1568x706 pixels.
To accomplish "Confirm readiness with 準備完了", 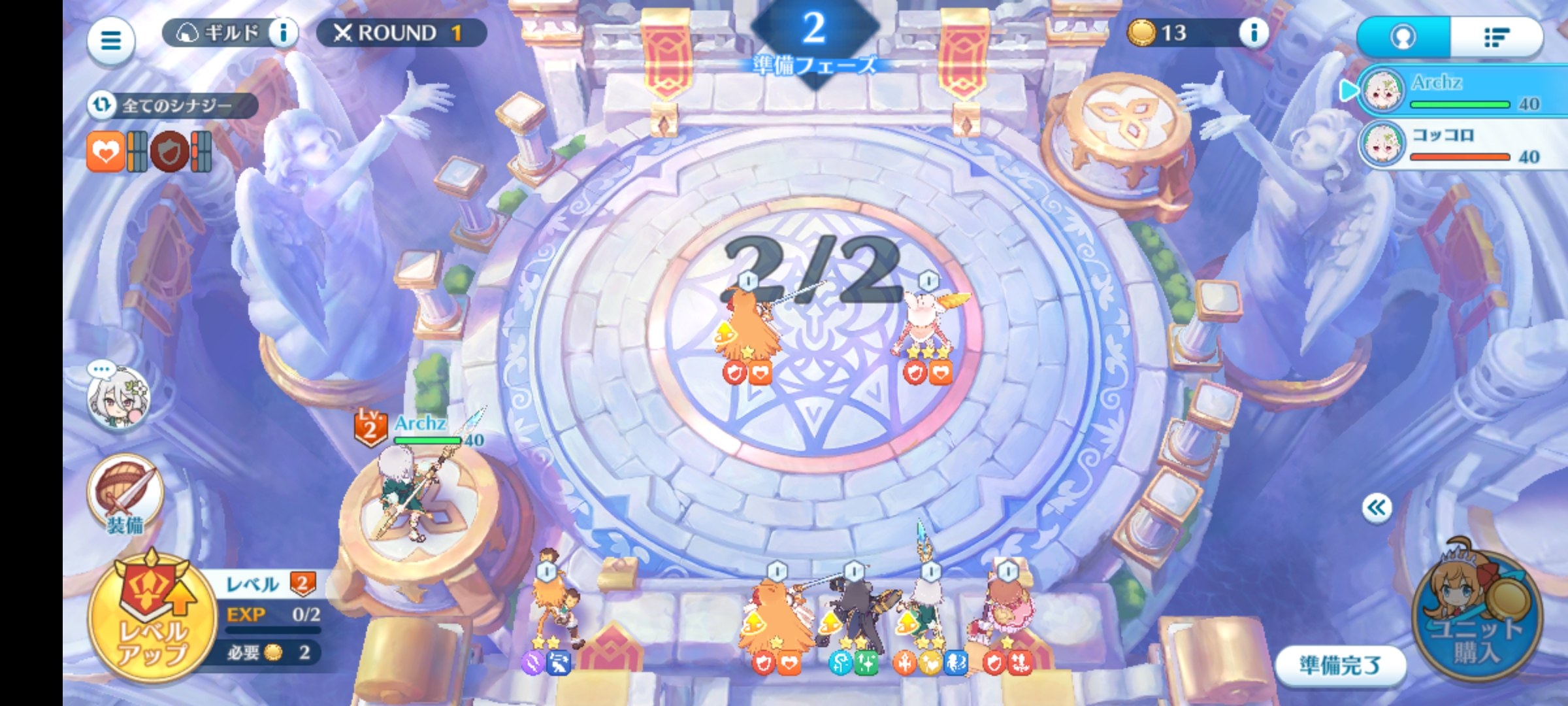I will coord(1339,665).
